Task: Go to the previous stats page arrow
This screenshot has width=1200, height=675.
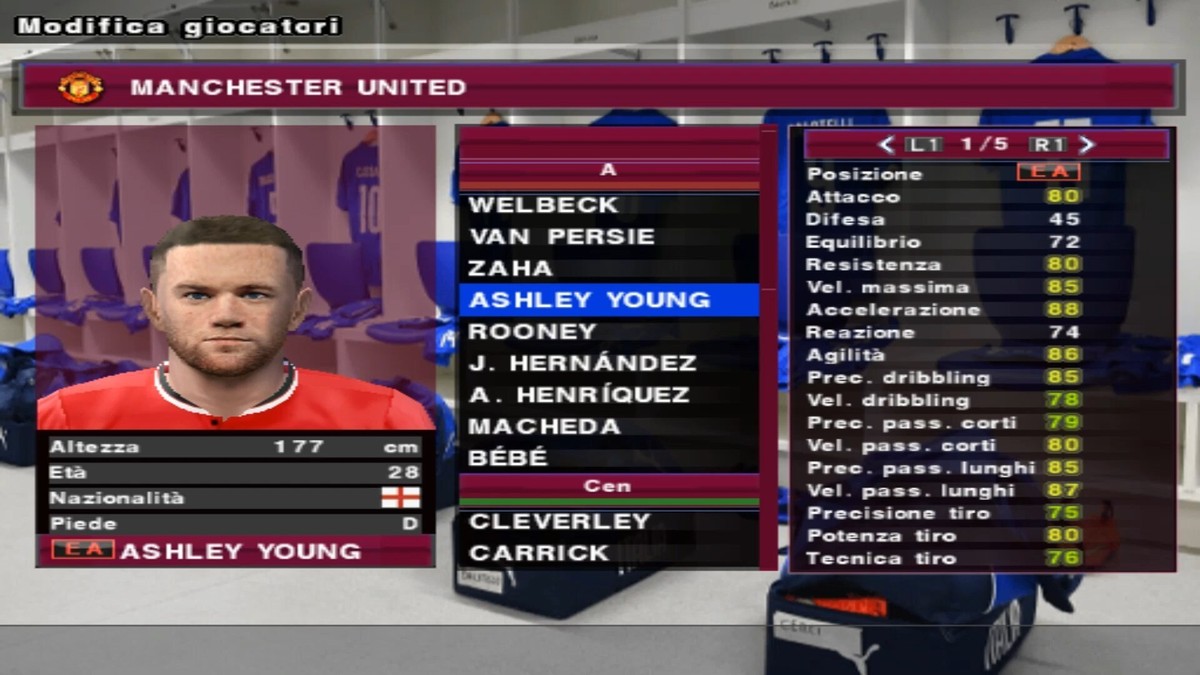Action: [885, 145]
